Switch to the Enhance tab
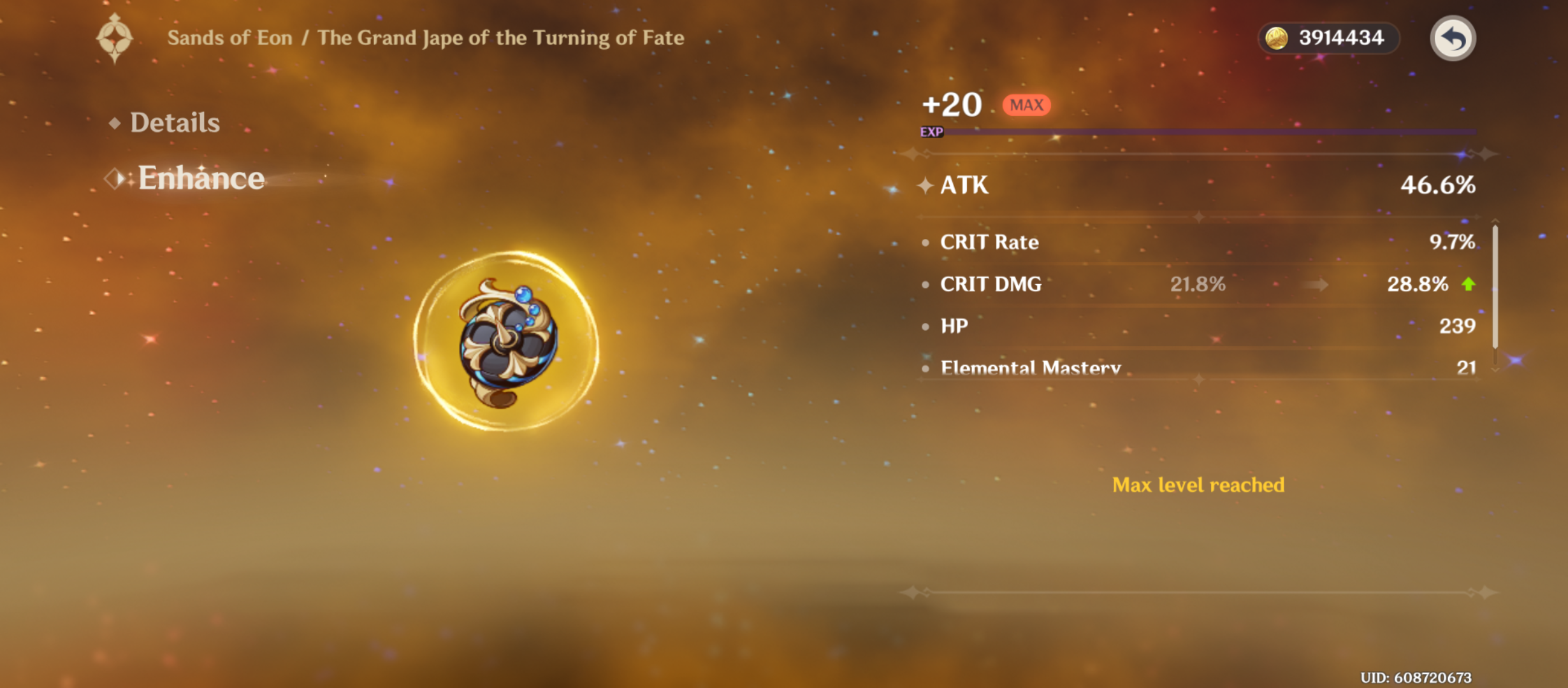1568x688 pixels. click(201, 179)
